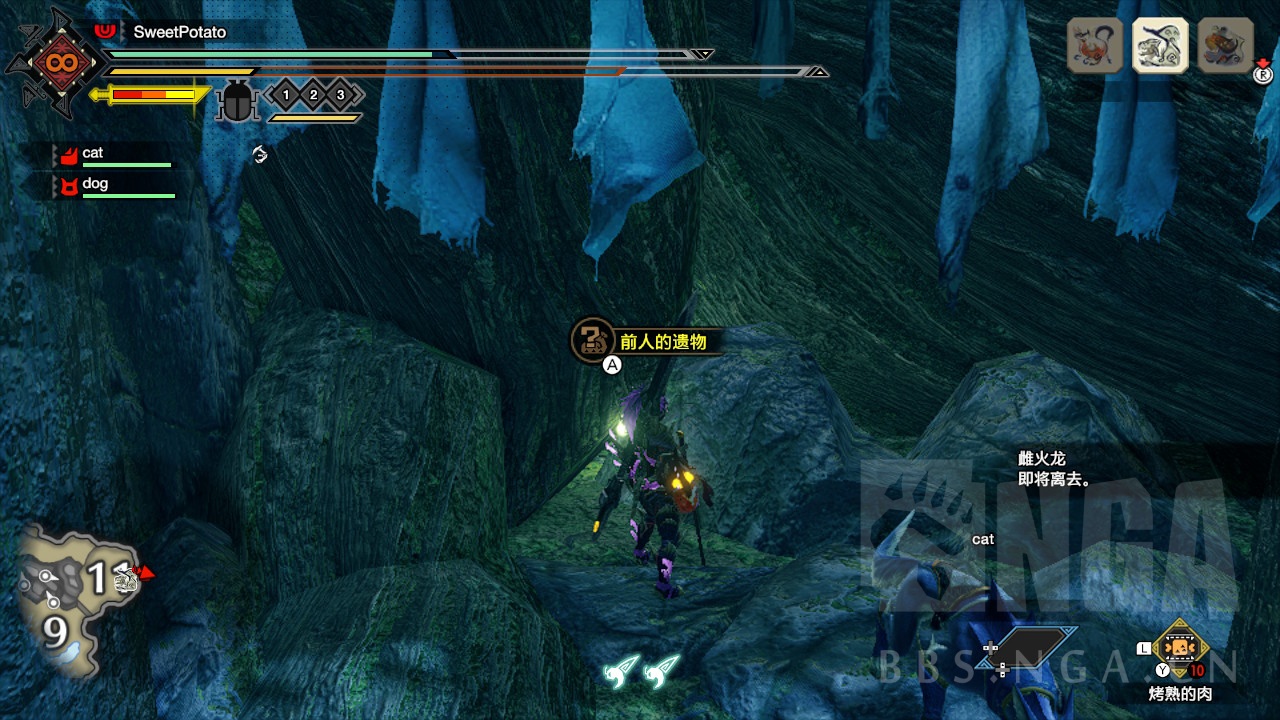The width and height of the screenshot is (1280, 720).
Task: Select the fox-like monster icon
Action: [1095, 45]
